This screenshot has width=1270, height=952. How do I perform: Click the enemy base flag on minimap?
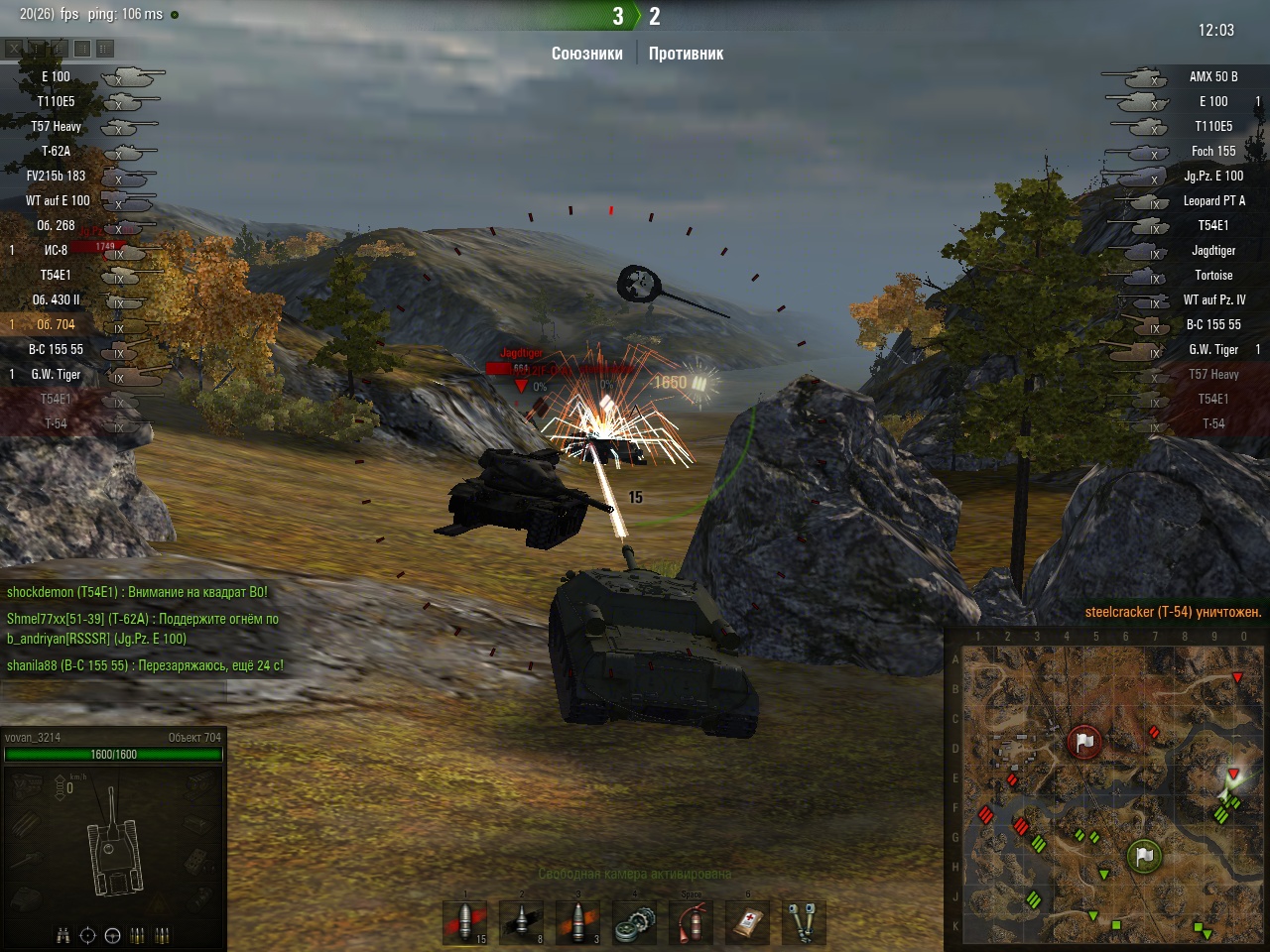pyautogui.click(x=1084, y=741)
